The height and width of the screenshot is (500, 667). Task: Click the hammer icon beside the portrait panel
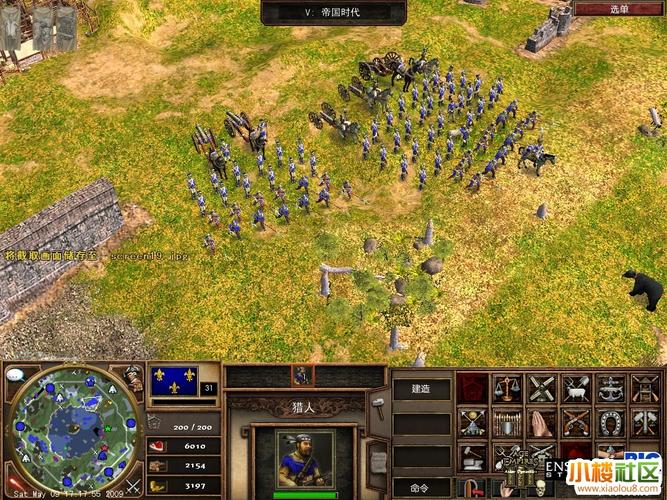(379, 403)
